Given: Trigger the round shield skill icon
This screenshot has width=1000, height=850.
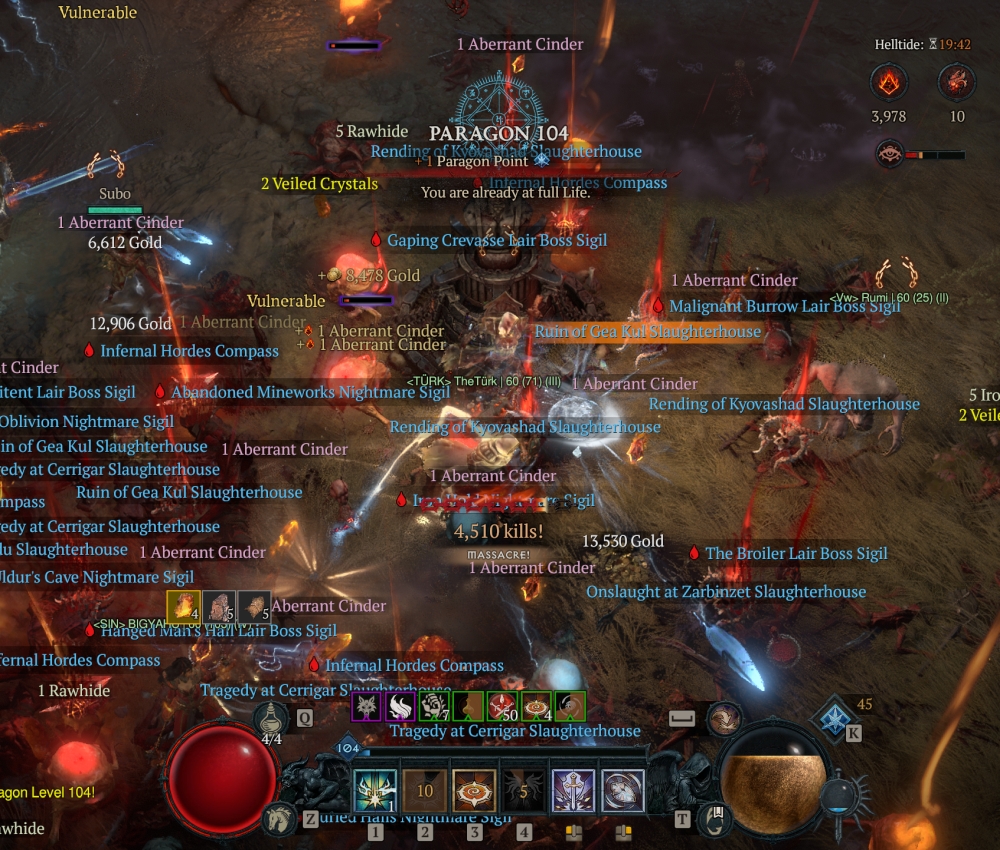Looking at the screenshot, I should (x=622, y=790).
